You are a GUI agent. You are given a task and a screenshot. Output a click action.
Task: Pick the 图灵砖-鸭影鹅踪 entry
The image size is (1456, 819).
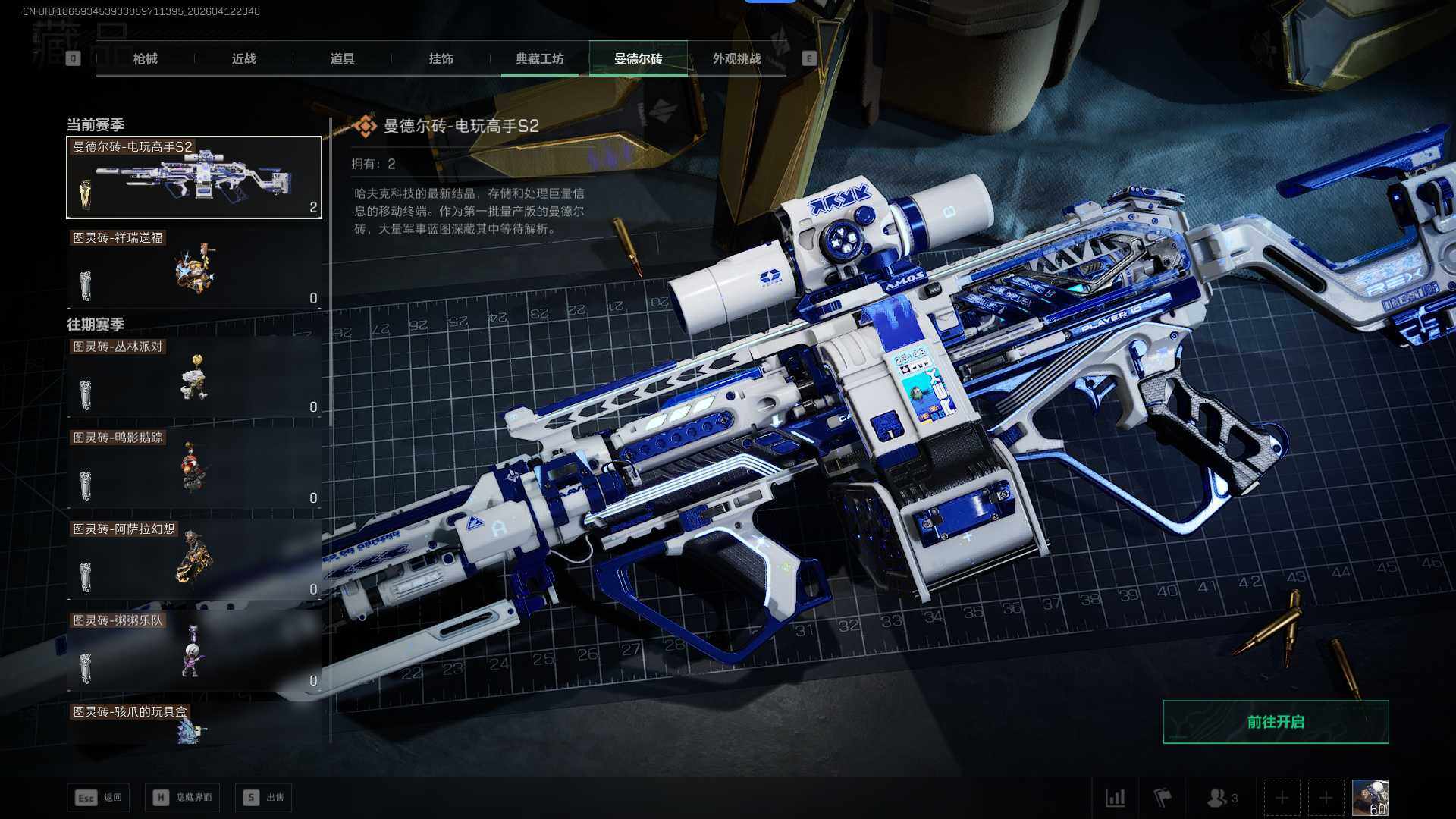point(194,468)
